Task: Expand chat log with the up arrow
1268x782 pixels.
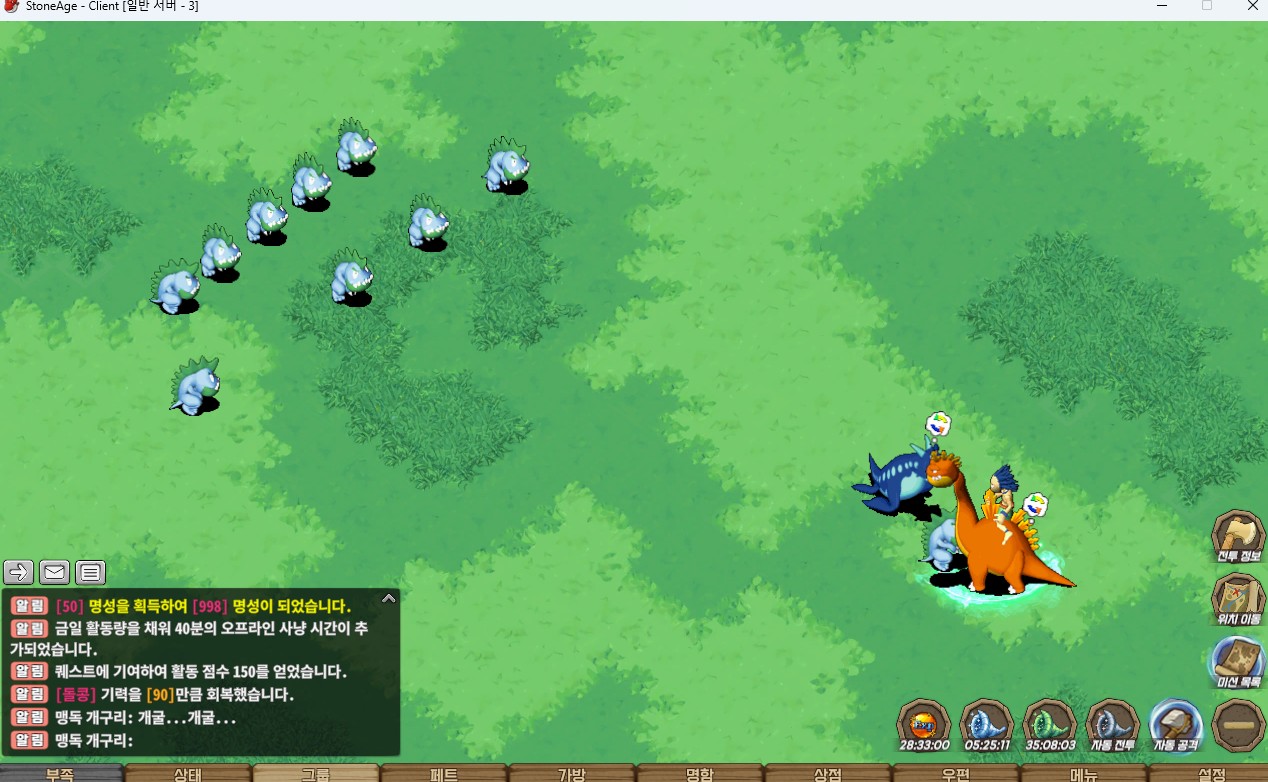Action: coord(389,598)
